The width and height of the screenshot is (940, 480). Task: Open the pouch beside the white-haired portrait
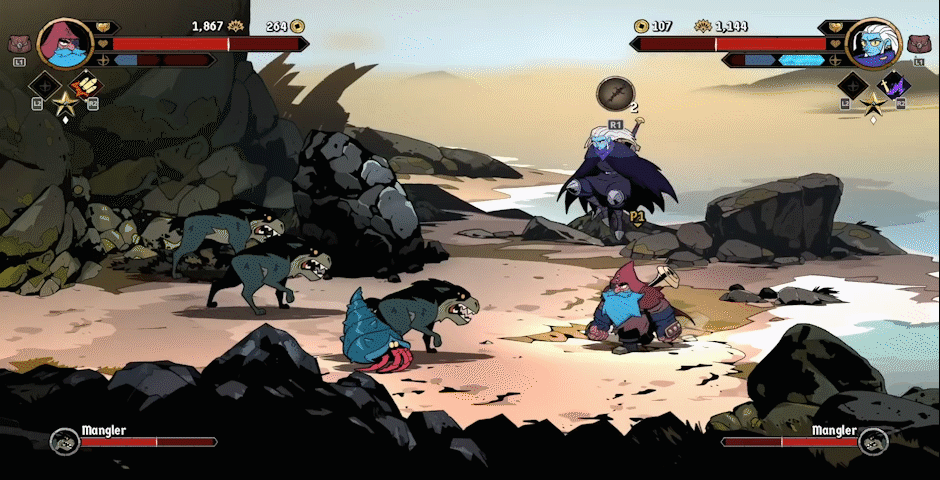pyautogui.click(x=920, y=44)
